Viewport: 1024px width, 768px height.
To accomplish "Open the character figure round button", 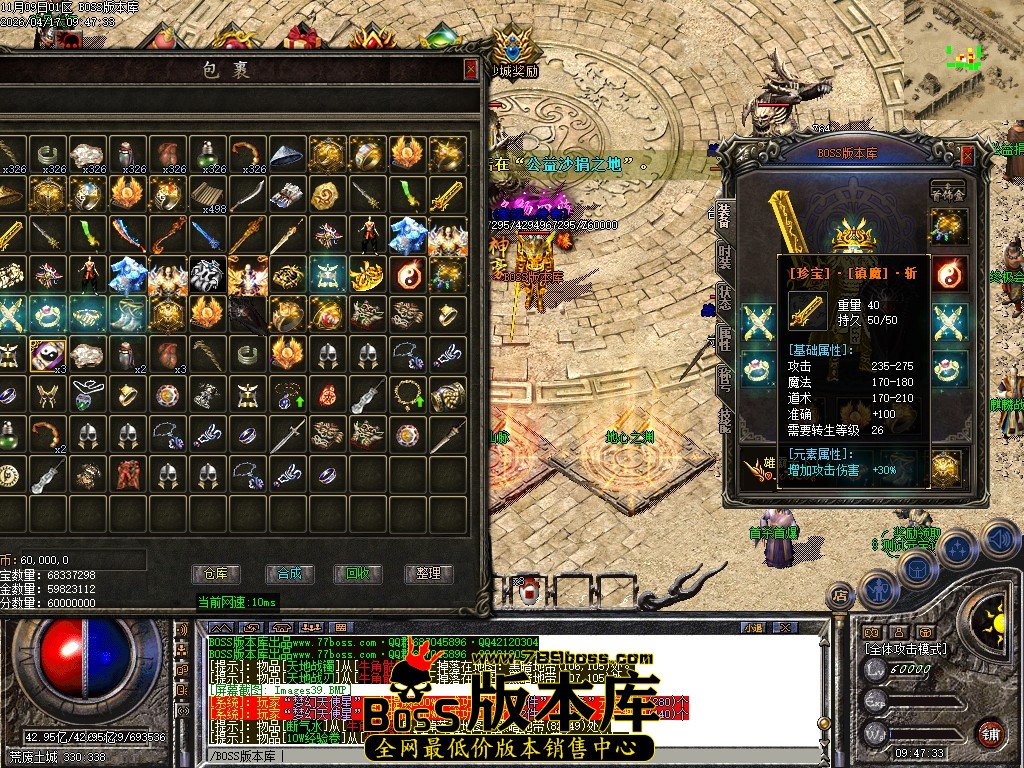I will click(x=877, y=589).
